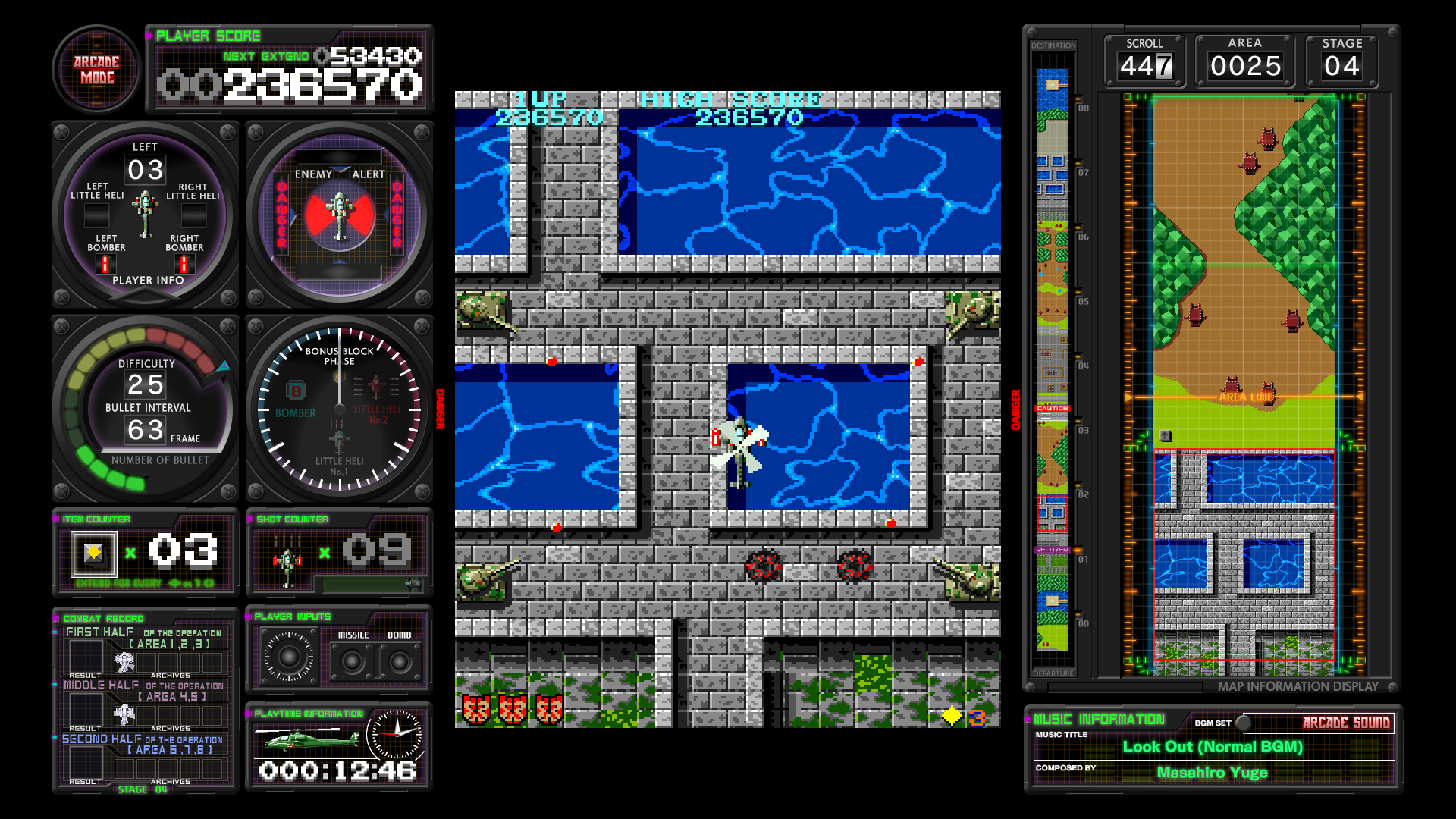The image size is (1456, 819).
Task: Click the Bomber icon on Bonus Block Phase dial
Action: (x=296, y=391)
